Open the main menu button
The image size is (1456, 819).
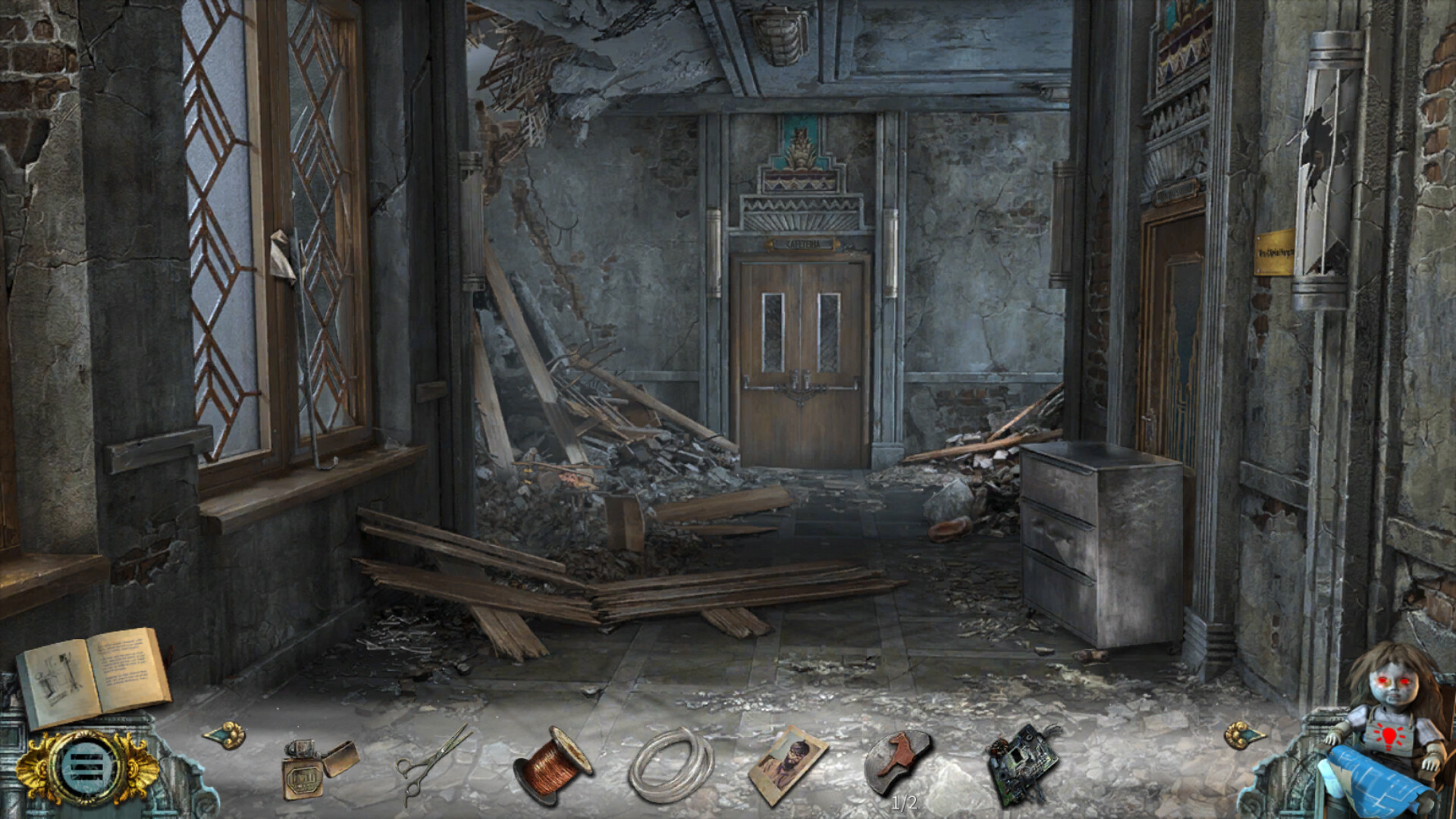pyautogui.click(x=87, y=768)
